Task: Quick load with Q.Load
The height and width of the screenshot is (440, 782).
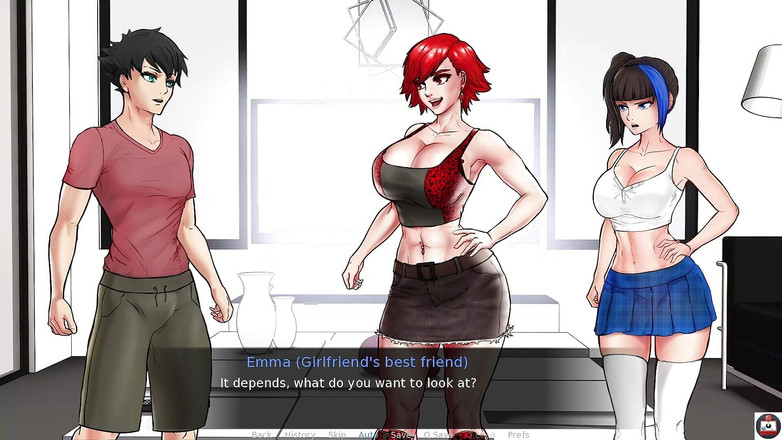Action: coord(478,435)
